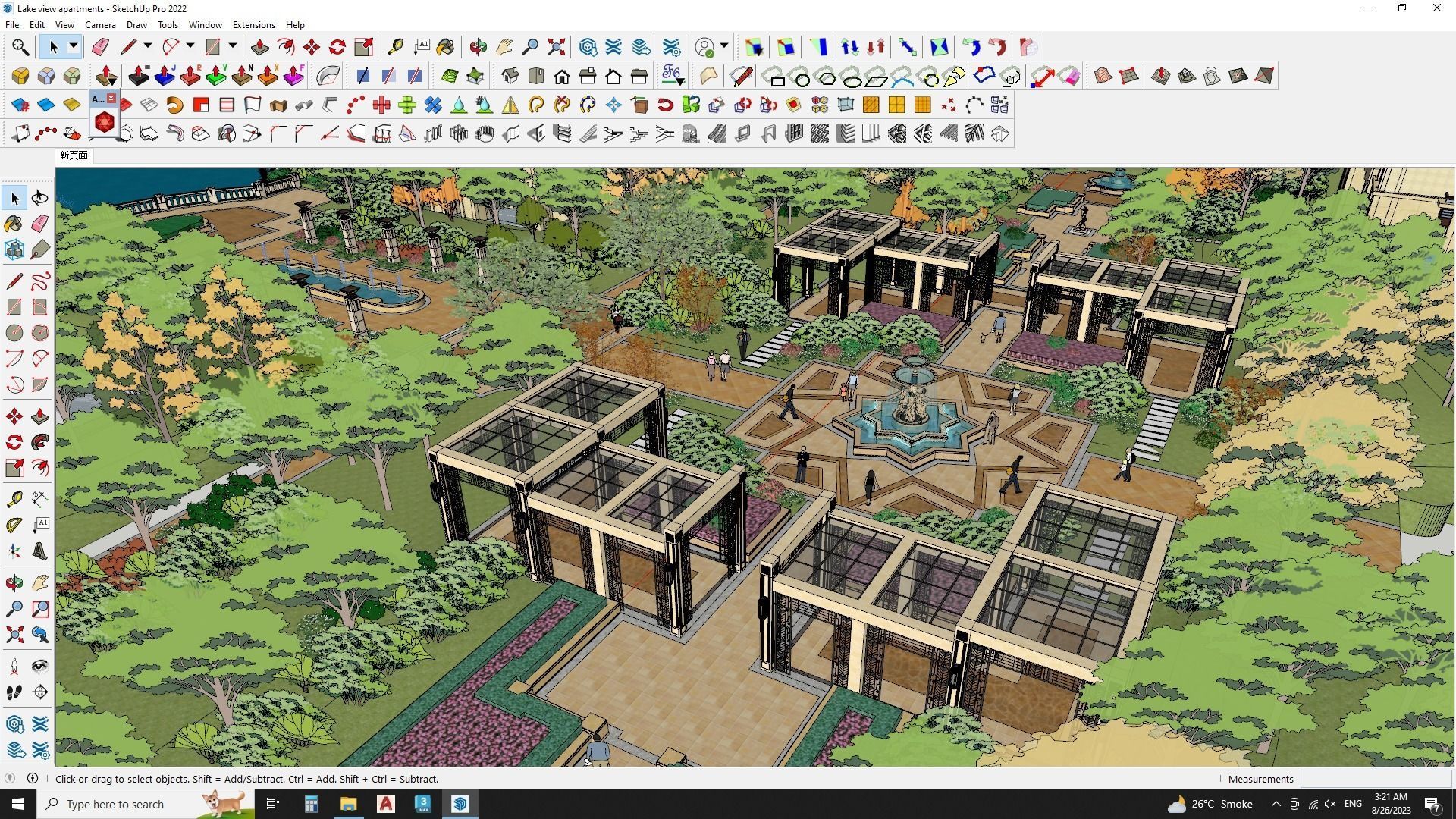Click the Look Around eye tool
The width and height of the screenshot is (1456, 819).
click(x=40, y=667)
